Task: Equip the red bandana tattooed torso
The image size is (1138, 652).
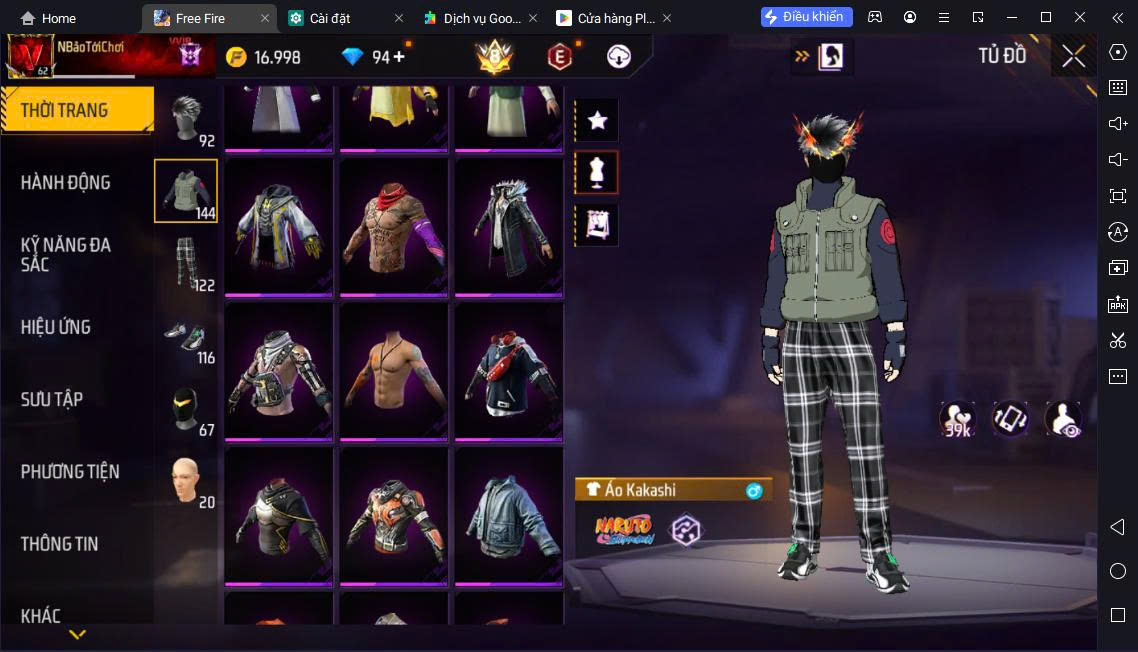Action: click(393, 227)
